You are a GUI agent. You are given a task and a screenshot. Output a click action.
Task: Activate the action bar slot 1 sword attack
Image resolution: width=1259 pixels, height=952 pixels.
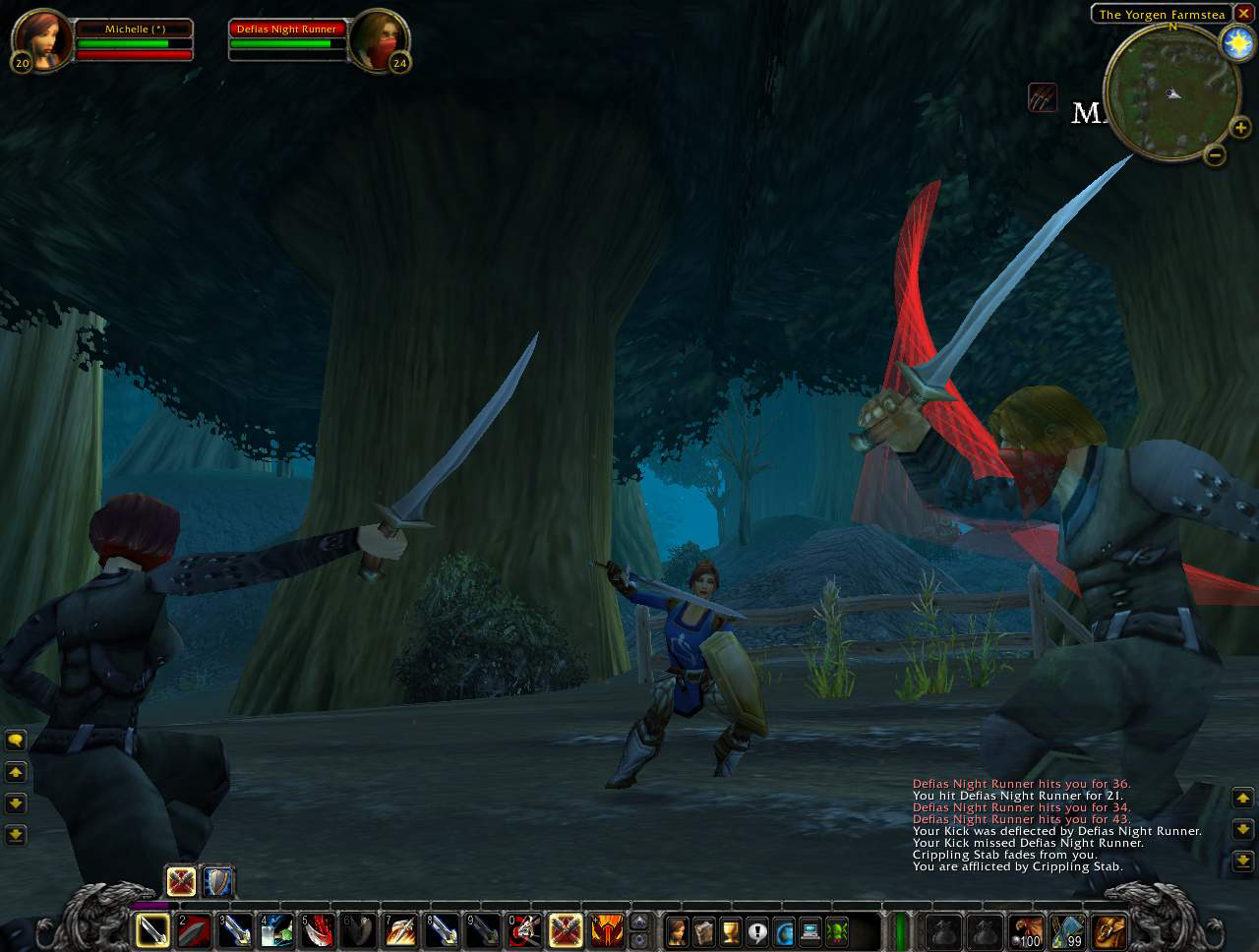click(x=152, y=929)
